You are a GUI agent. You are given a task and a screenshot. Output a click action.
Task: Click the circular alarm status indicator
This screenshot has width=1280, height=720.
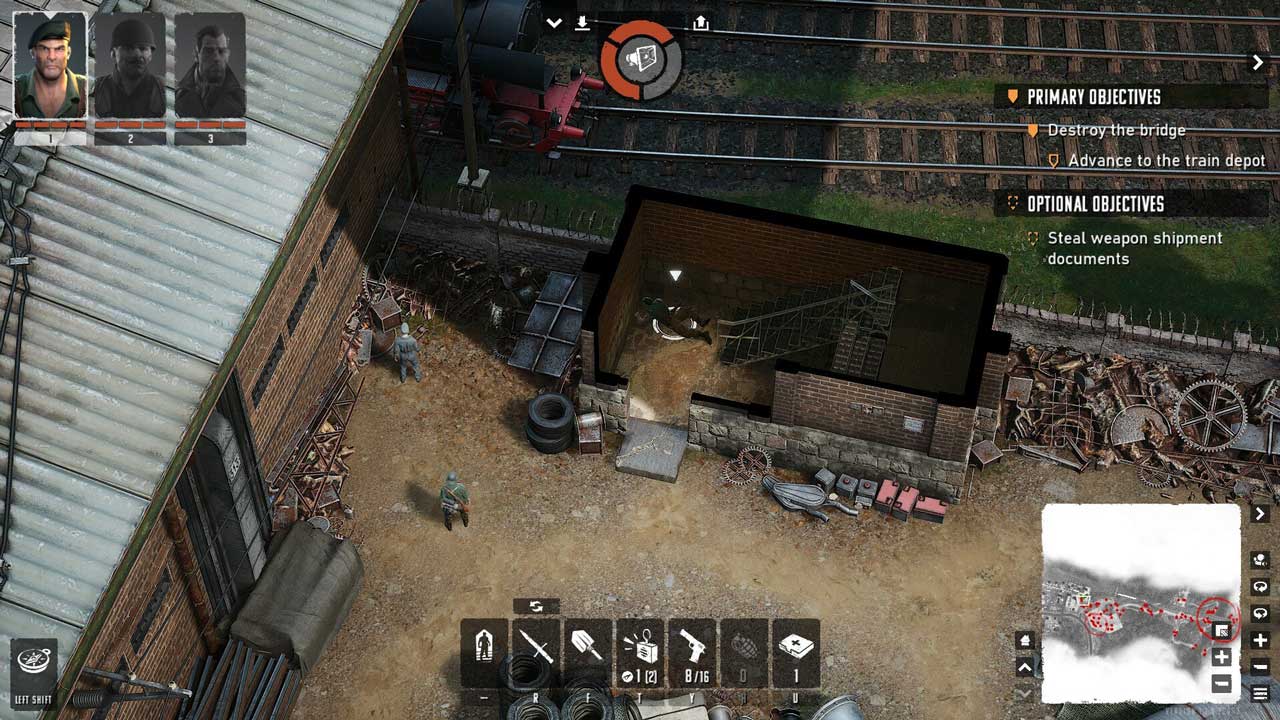click(x=641, y=60)
